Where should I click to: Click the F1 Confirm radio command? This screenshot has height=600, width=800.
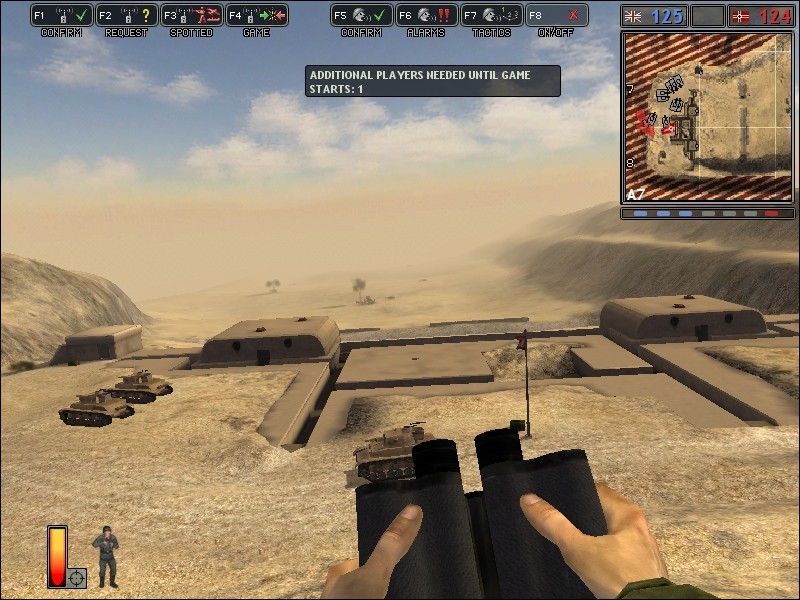61,16
